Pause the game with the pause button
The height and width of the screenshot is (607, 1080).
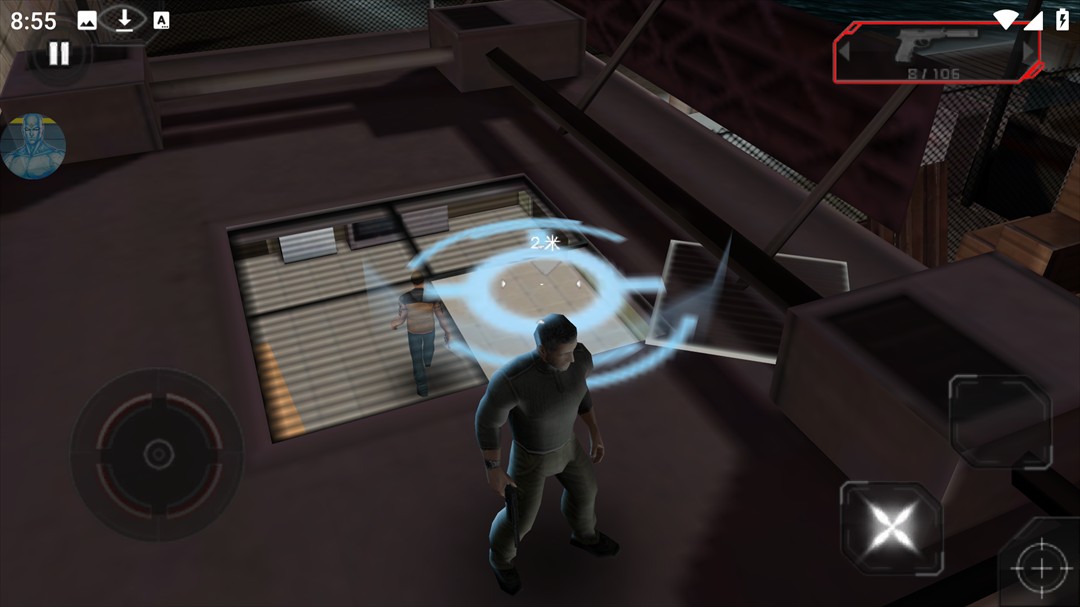click(59, 54)
